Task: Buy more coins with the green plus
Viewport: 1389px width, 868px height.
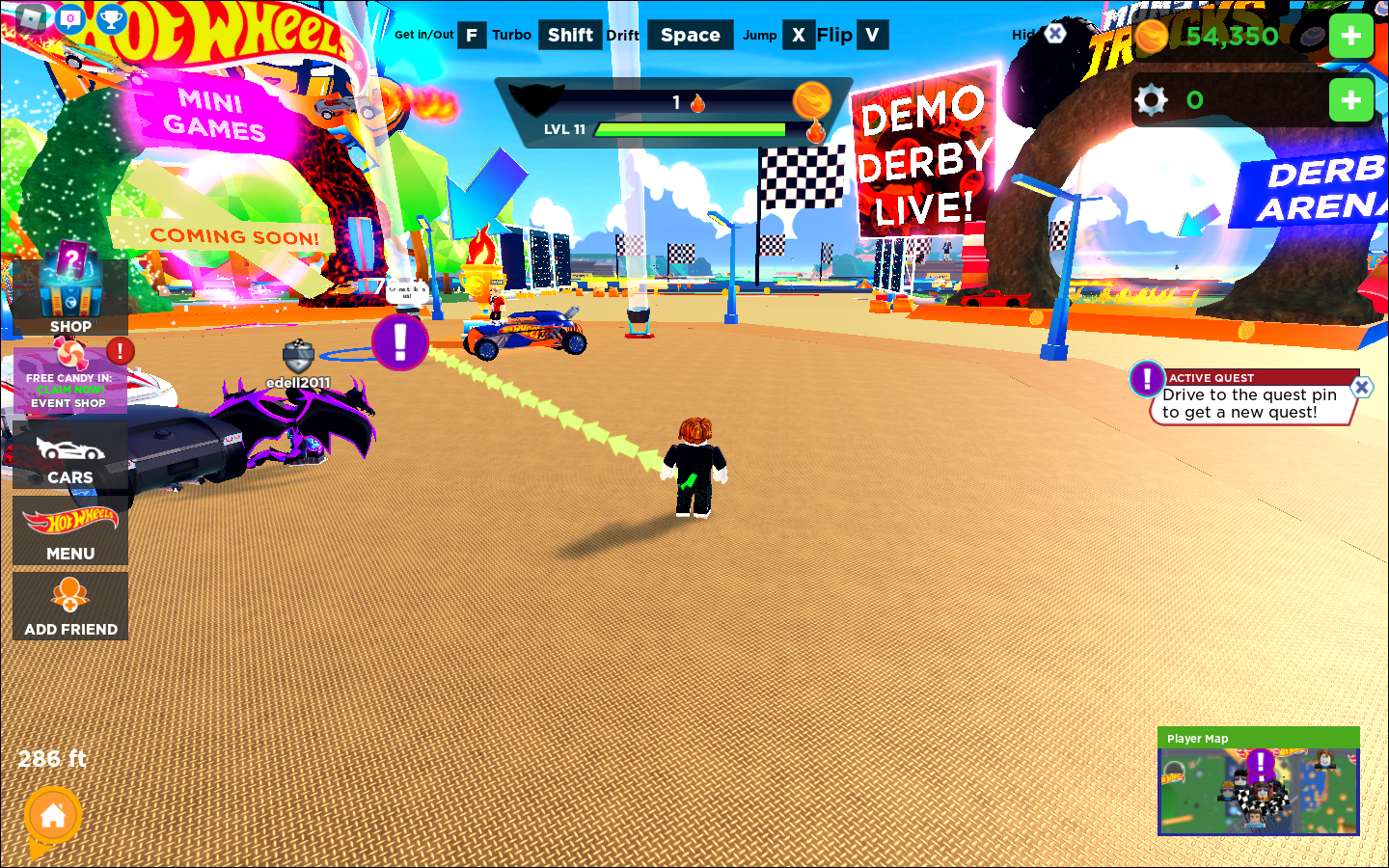Action: tap(1351, 36)
